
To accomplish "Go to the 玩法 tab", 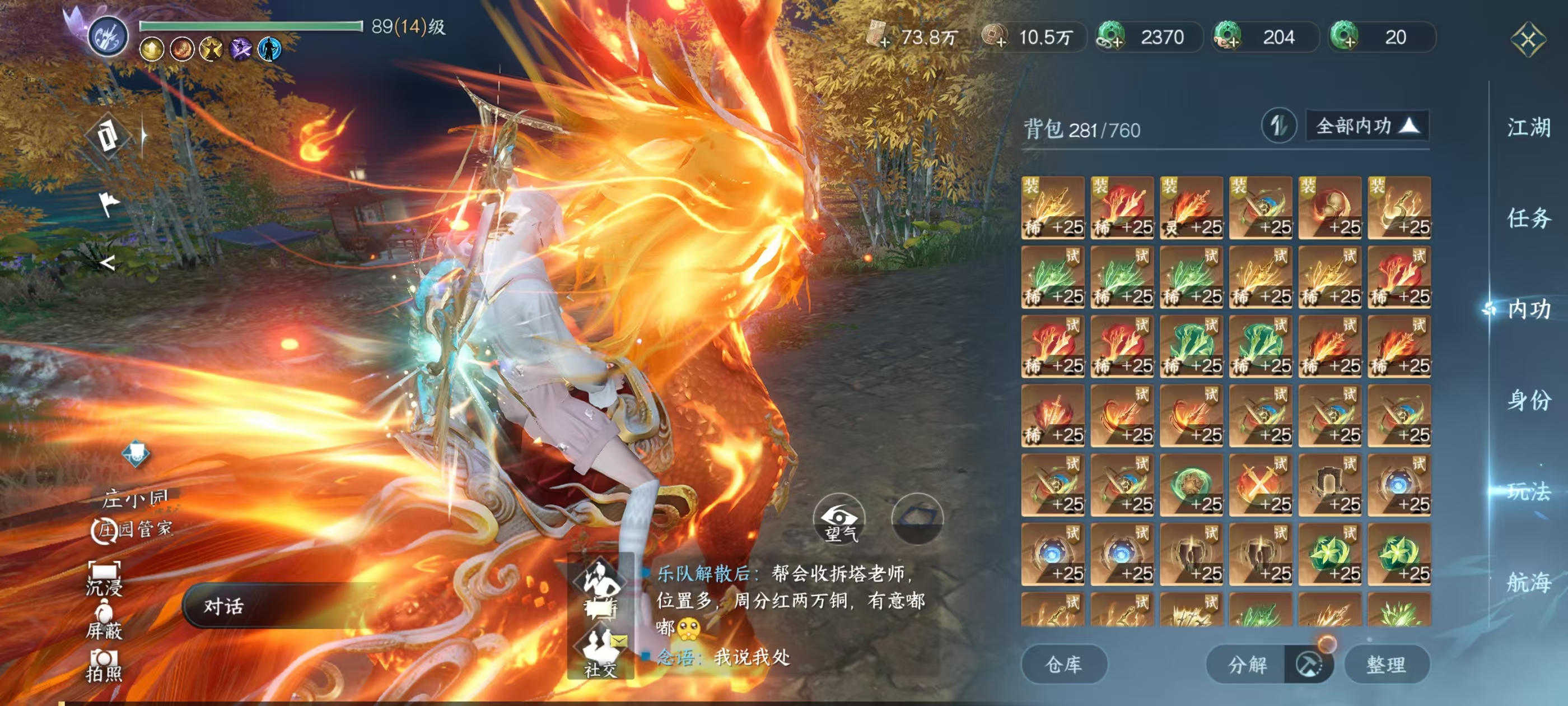I will pyautogui.click(x=1528, y=491).
